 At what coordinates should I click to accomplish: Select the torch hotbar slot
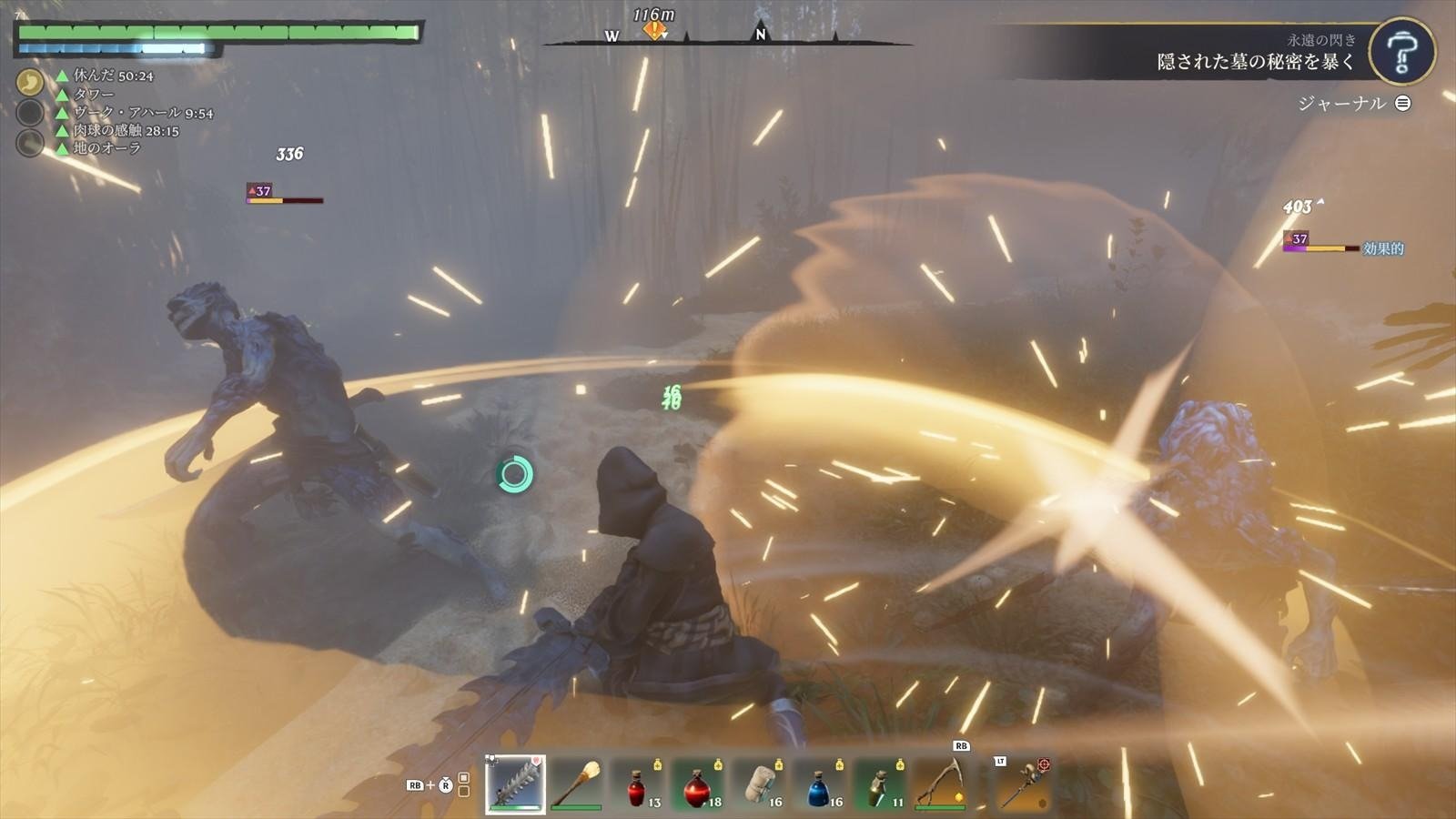coord(576,784)
